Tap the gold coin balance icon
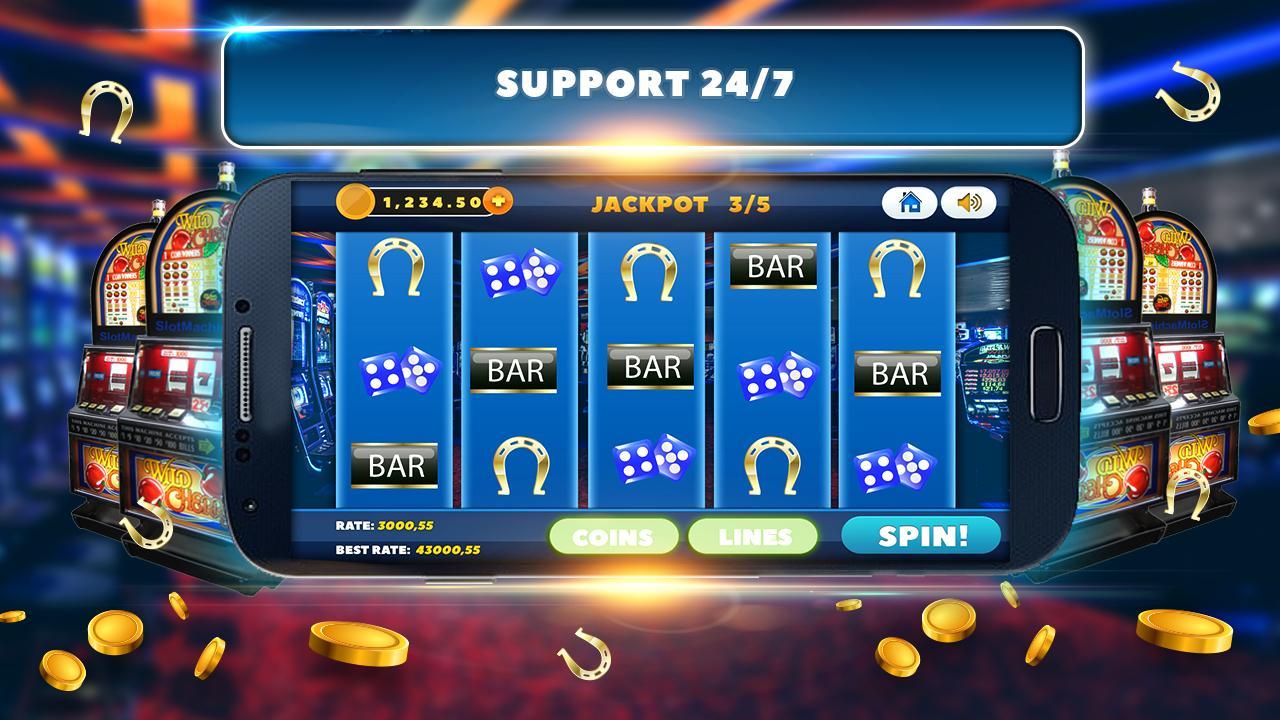Screen dimensions: 1280x720 pyautogui.click(x=355, y=200)
